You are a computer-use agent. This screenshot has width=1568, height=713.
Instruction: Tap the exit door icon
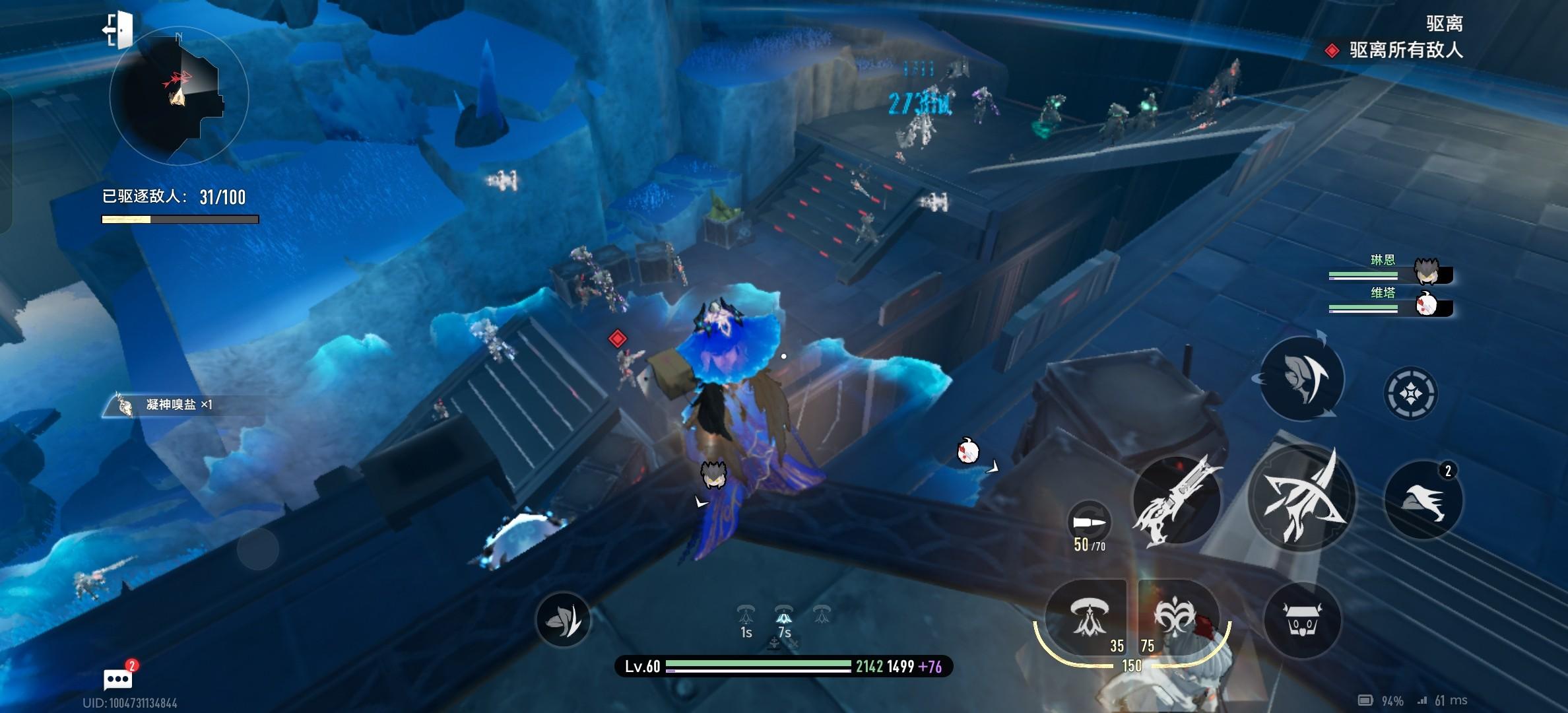tap(119, 30)
